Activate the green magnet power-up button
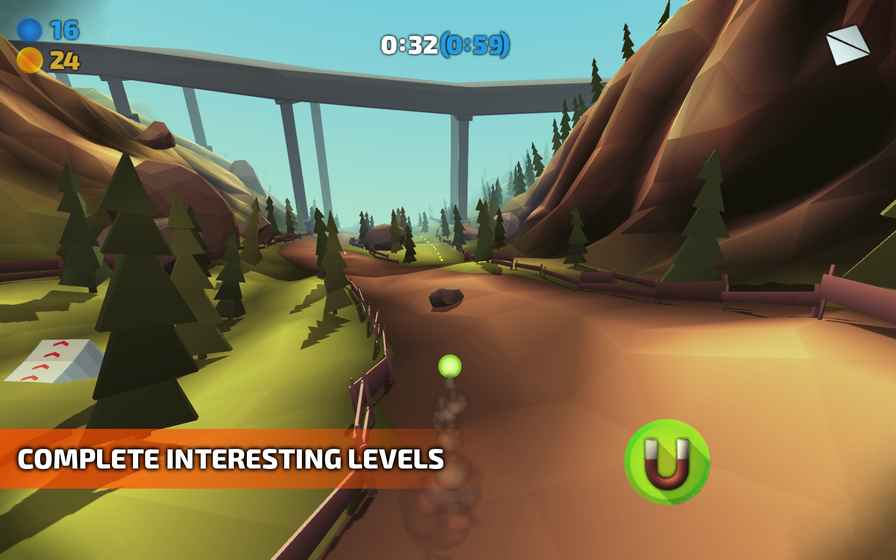The image size is (896, 560). coord(667,462)
